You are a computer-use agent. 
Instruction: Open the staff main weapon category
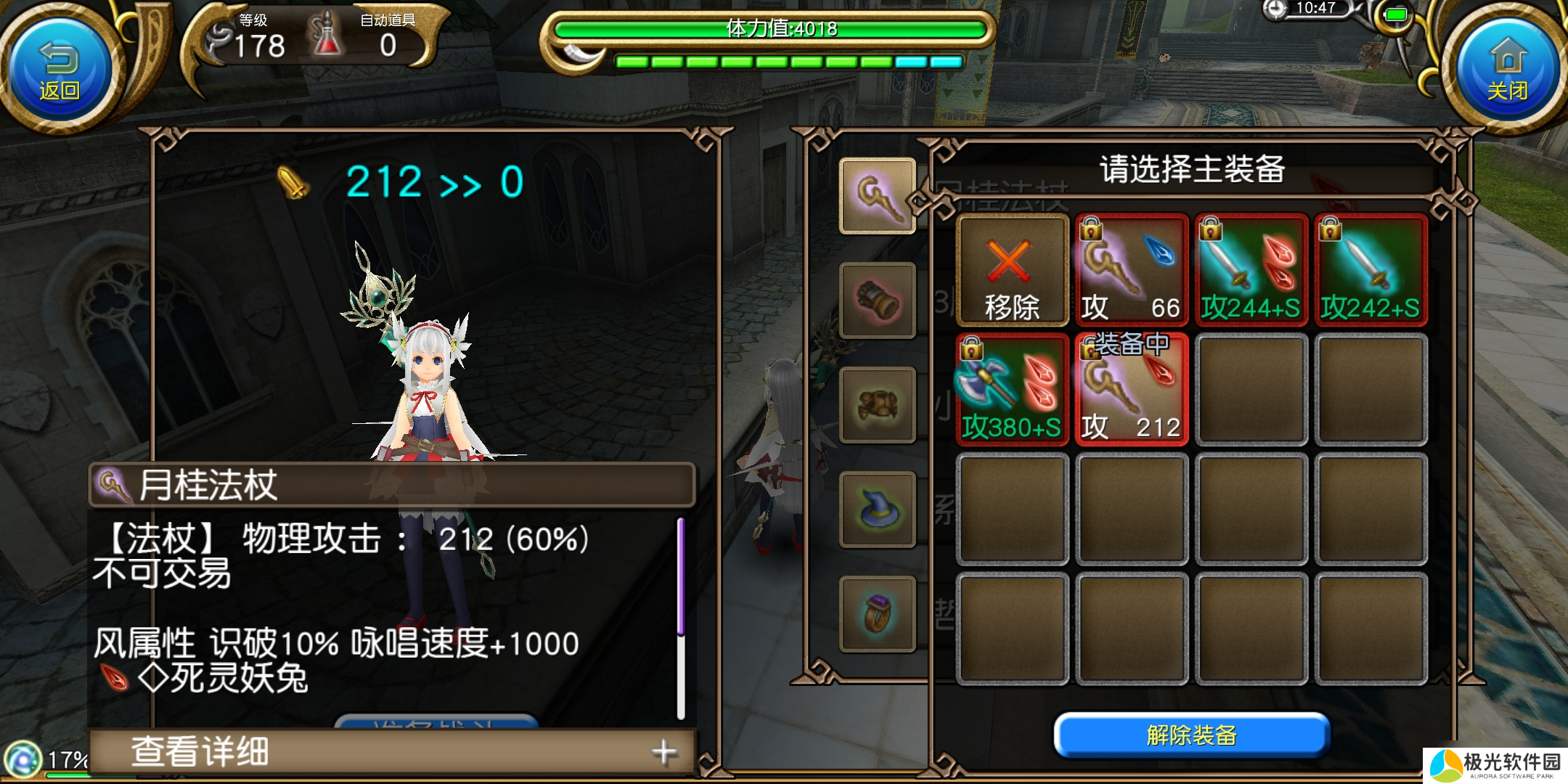tap(877, 195)
